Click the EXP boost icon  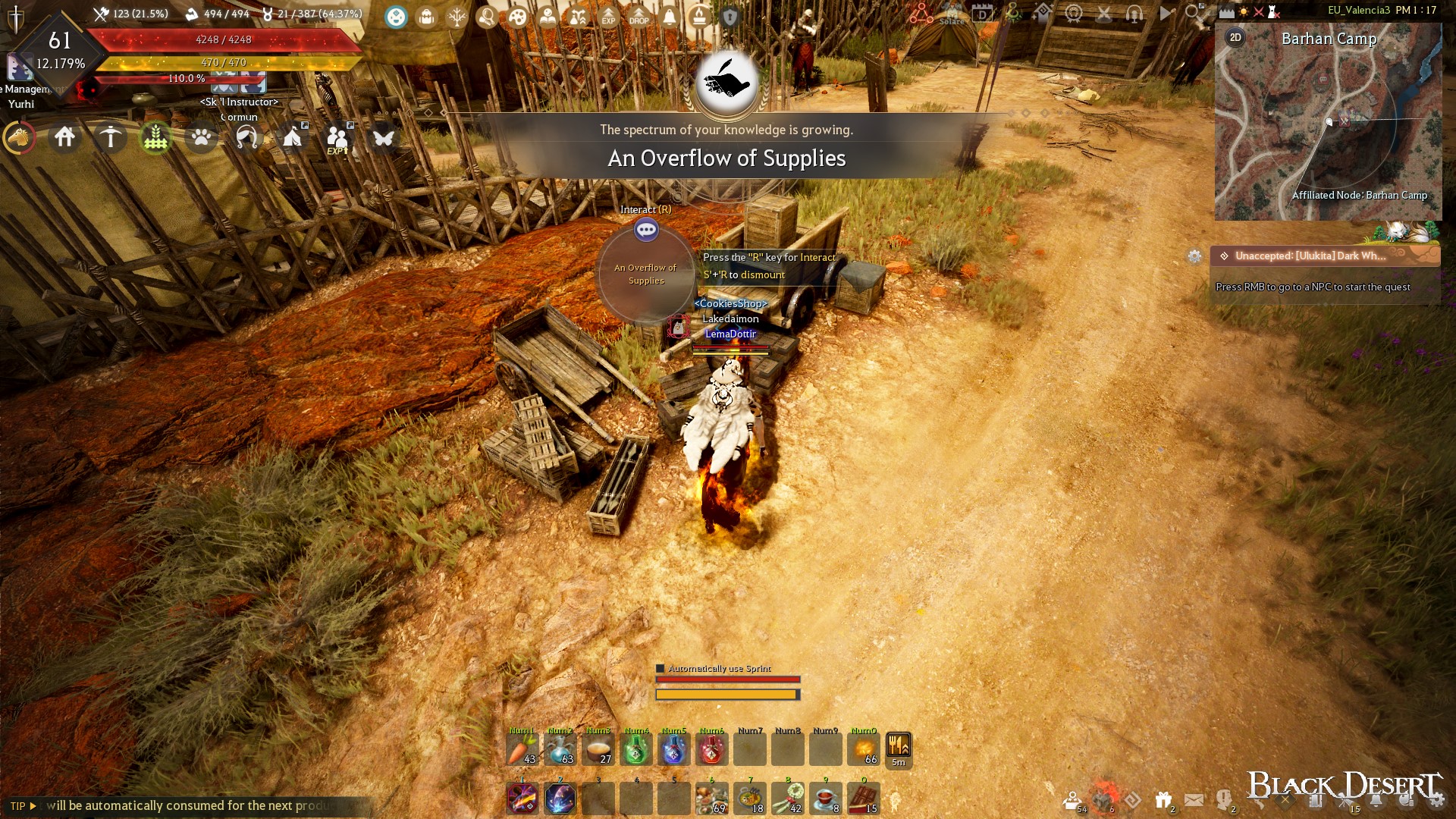608,17
